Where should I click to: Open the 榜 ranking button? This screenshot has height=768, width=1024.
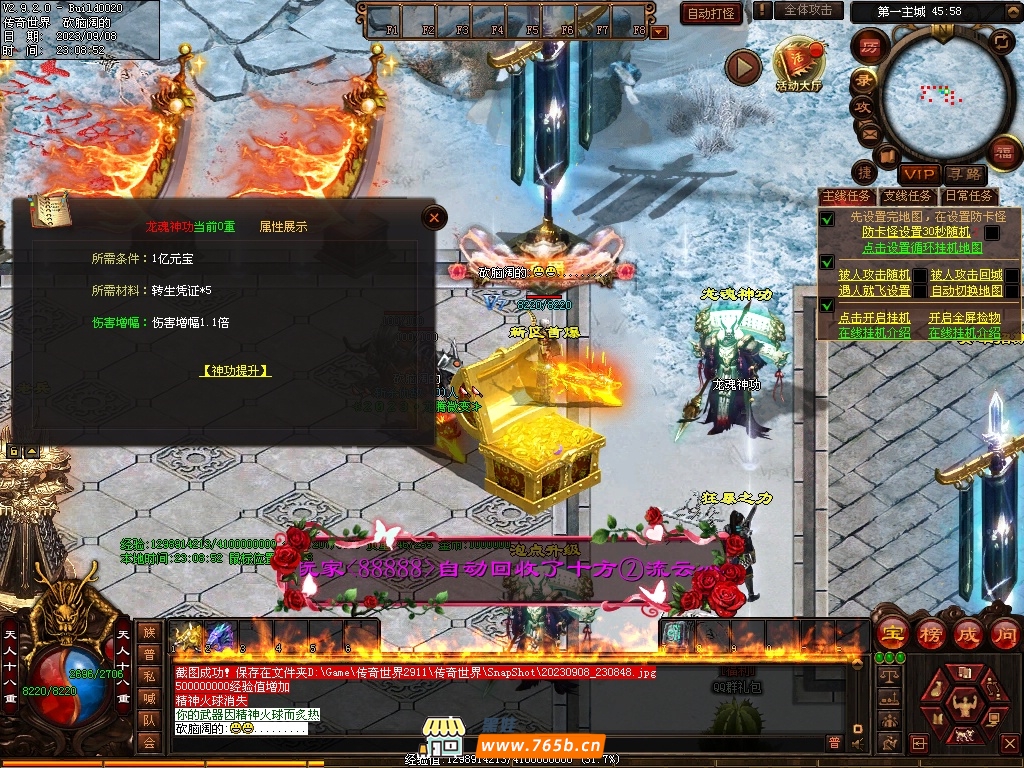coord(930,633)
